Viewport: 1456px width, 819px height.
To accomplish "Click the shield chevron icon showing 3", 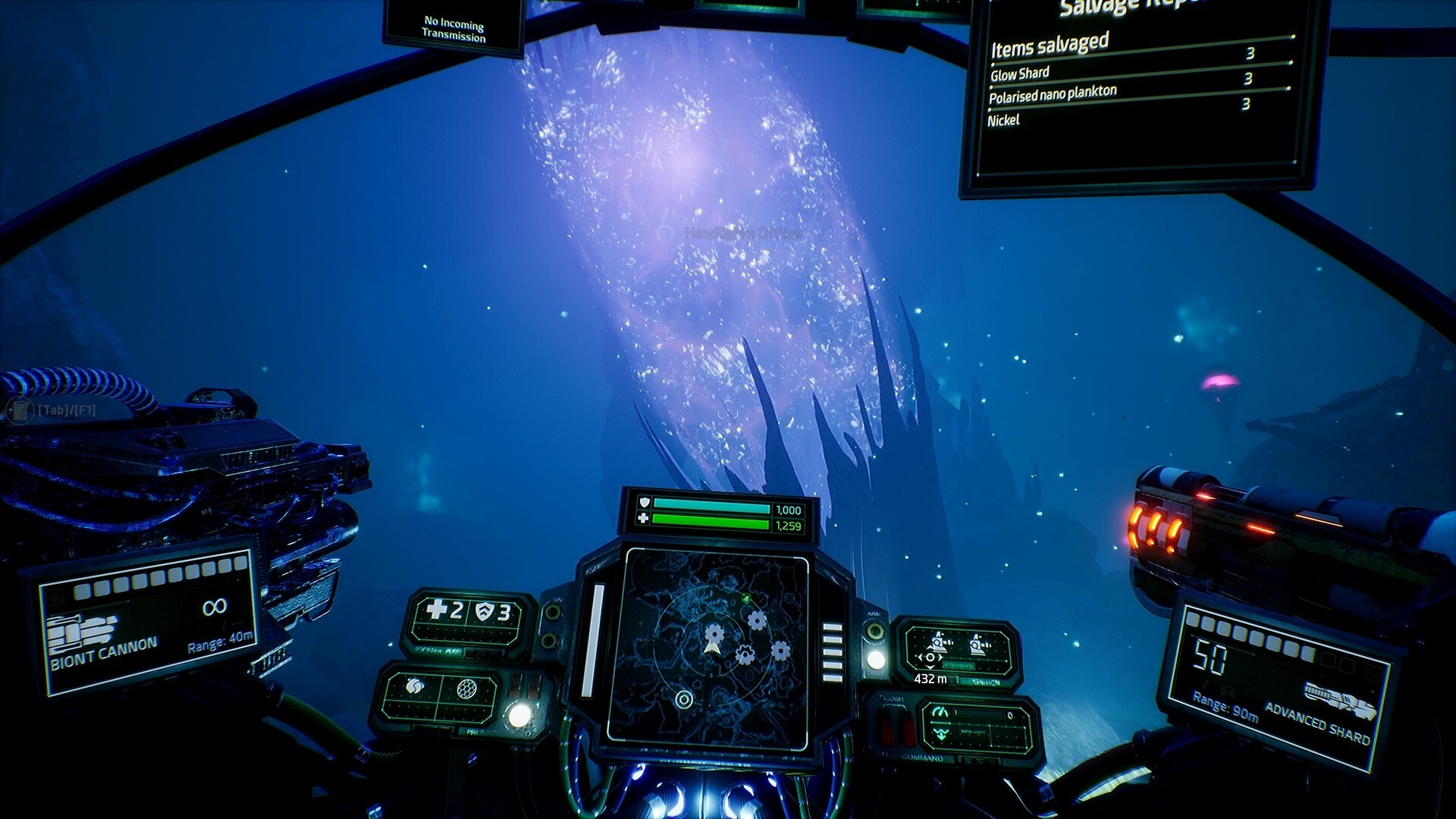I will (x=484, y=610).
